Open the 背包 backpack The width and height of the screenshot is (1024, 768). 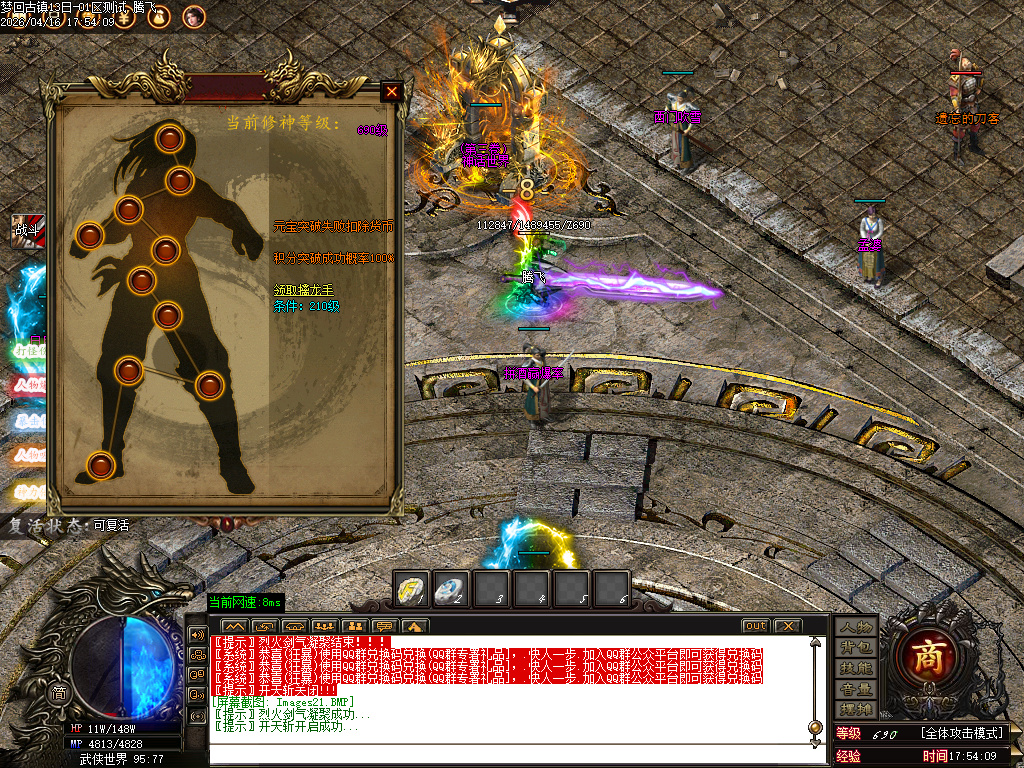point(857,647)
